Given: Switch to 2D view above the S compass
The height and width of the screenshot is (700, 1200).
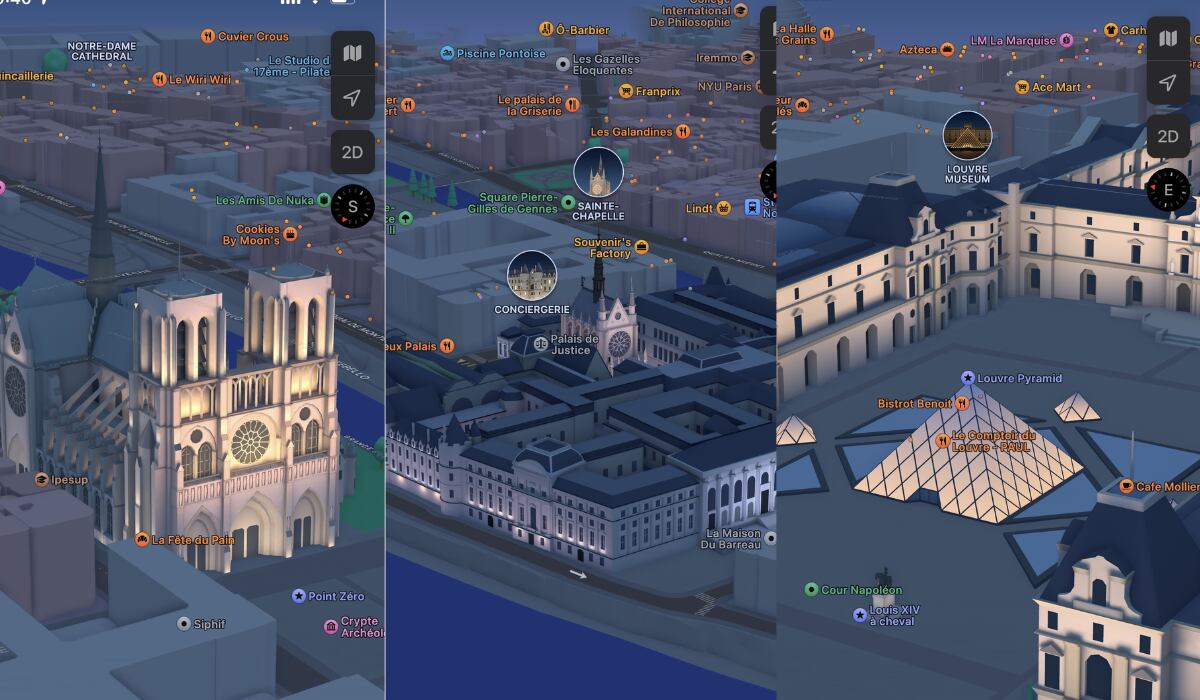Looking at the screenshot, I should pyautogui.click(x=352, y=152).
